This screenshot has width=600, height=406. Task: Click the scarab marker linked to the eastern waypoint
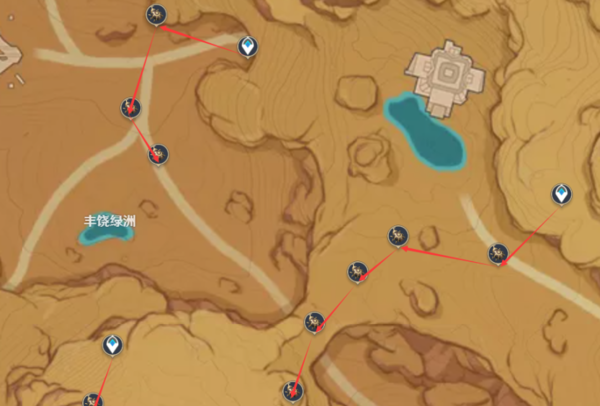pos(497,253)
